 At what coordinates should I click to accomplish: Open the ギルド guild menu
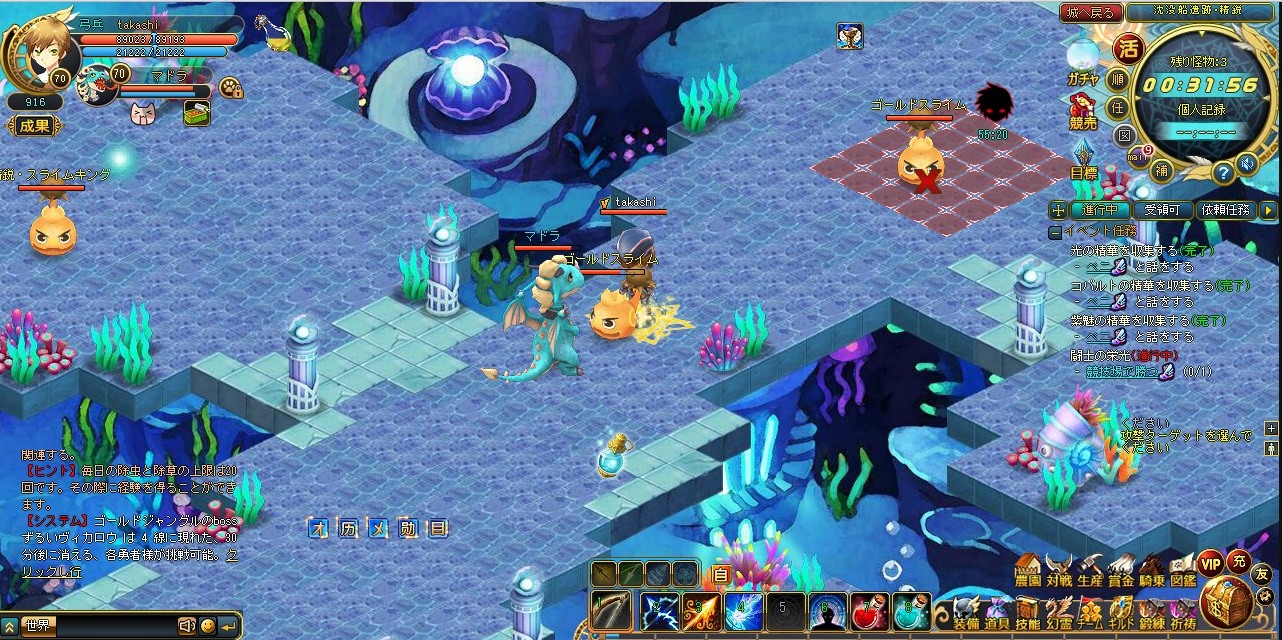[1122, 611]
